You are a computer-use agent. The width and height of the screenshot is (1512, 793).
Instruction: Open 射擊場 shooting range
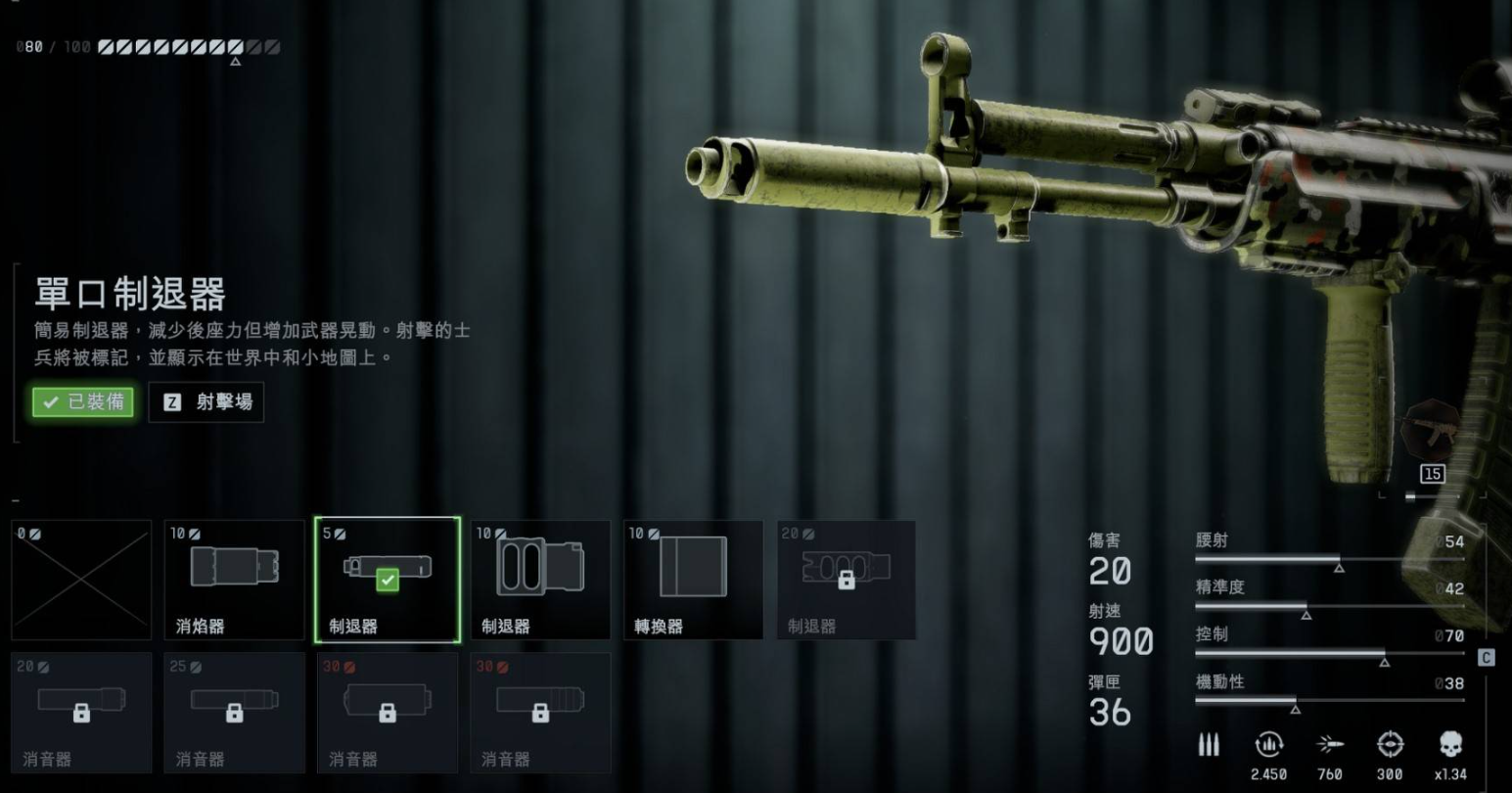[206, 402]
